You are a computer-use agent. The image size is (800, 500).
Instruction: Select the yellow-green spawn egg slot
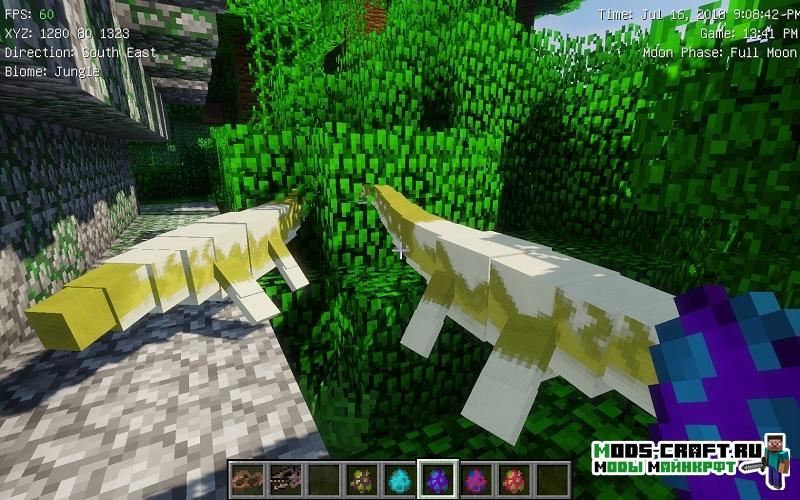(x=360, y=477)
